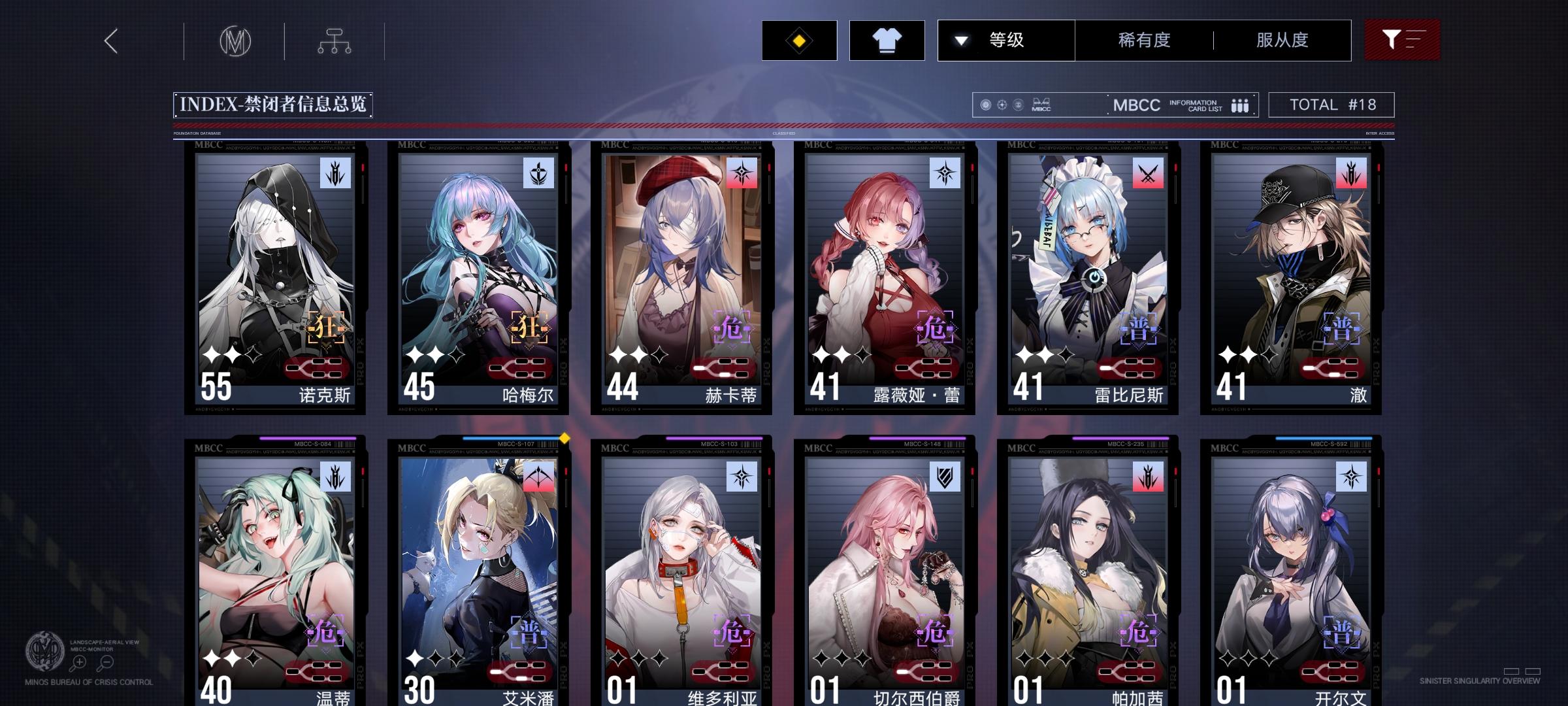
Task: Click the back arrow to exit the index
Action: 110,41
